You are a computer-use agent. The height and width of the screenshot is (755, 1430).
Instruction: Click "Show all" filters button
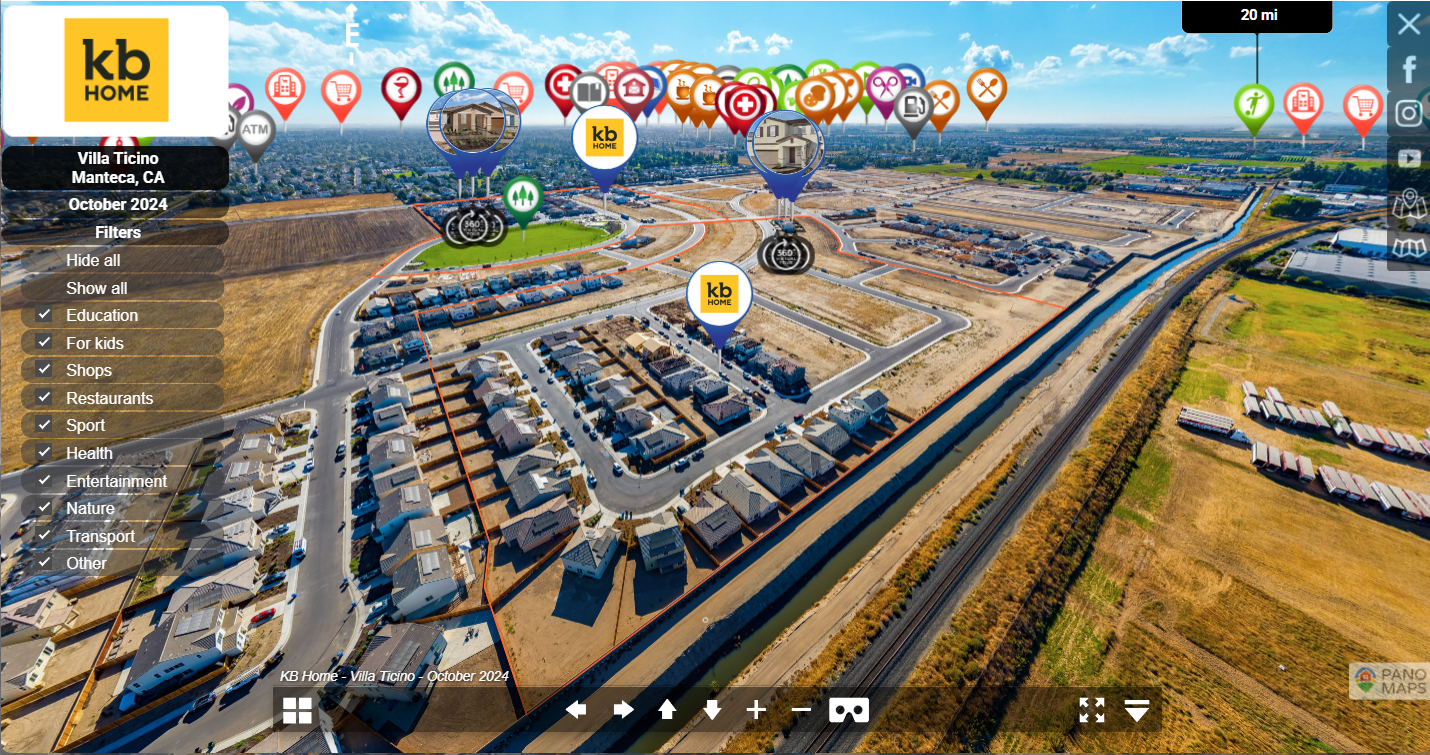pos(96,288)
